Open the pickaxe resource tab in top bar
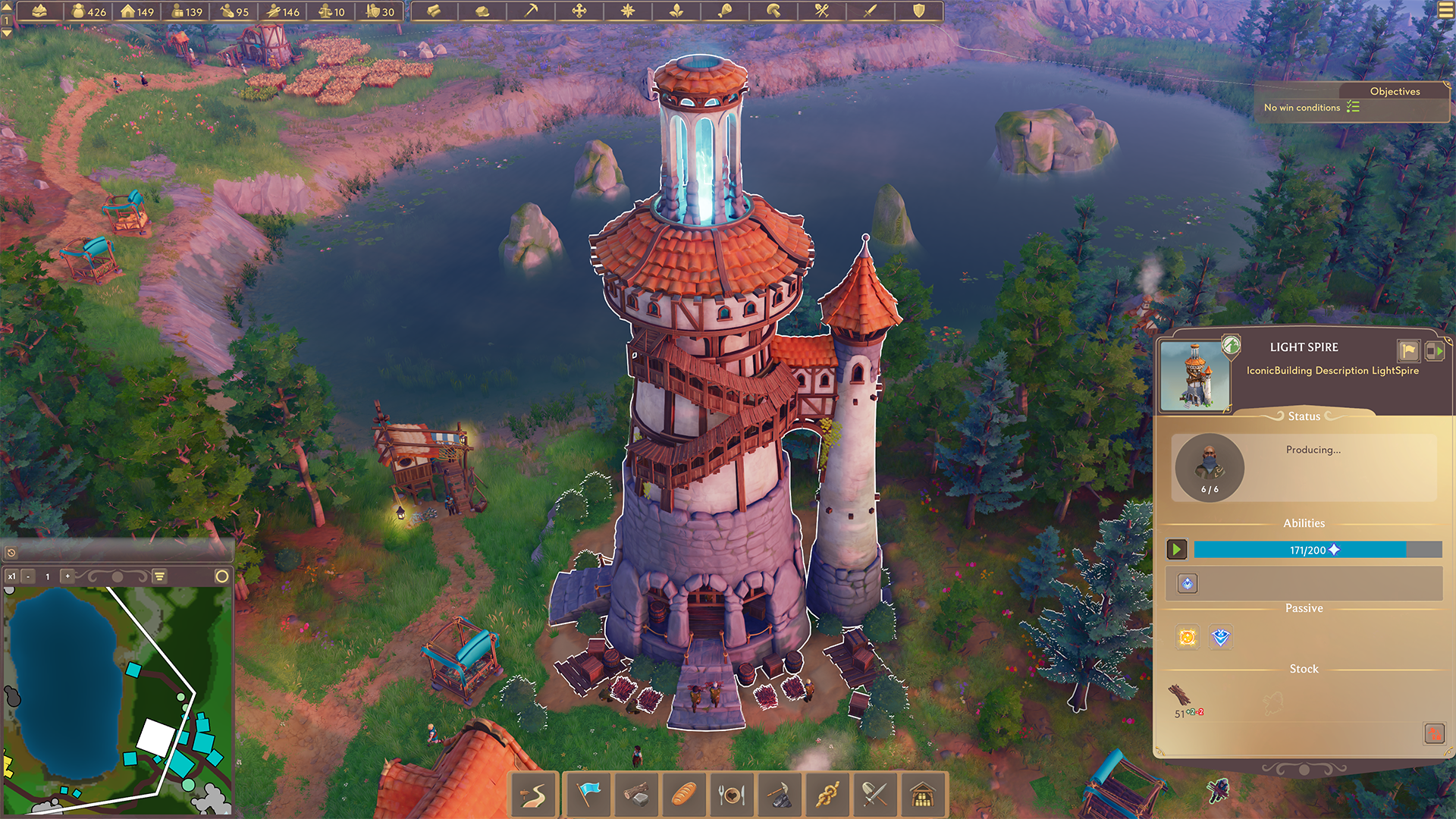 (x=531, y=11)
